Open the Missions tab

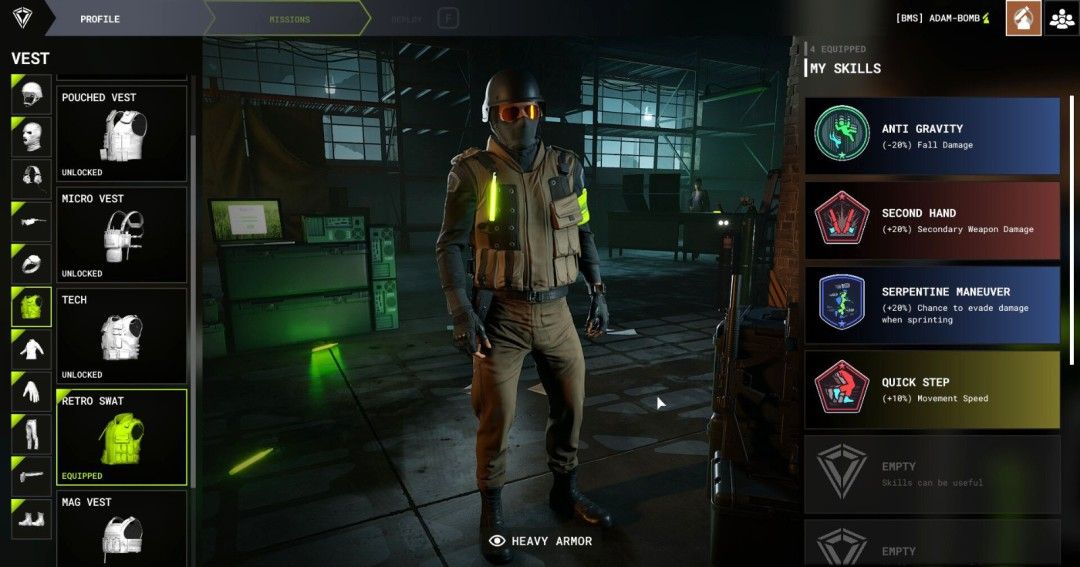pyautogui.click(x=289, y=19)
